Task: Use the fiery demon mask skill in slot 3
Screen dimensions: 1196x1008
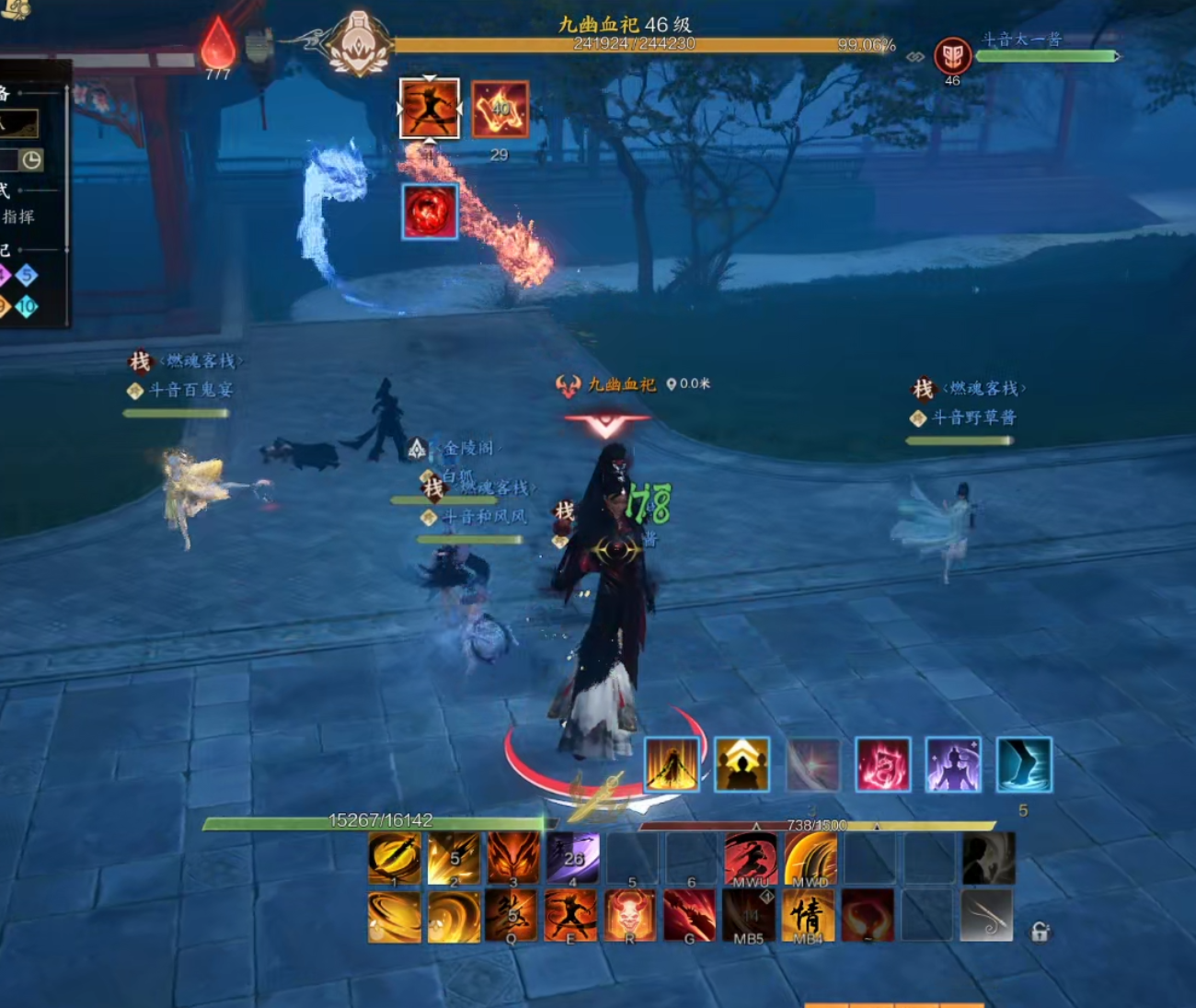Action: point(513,859)
